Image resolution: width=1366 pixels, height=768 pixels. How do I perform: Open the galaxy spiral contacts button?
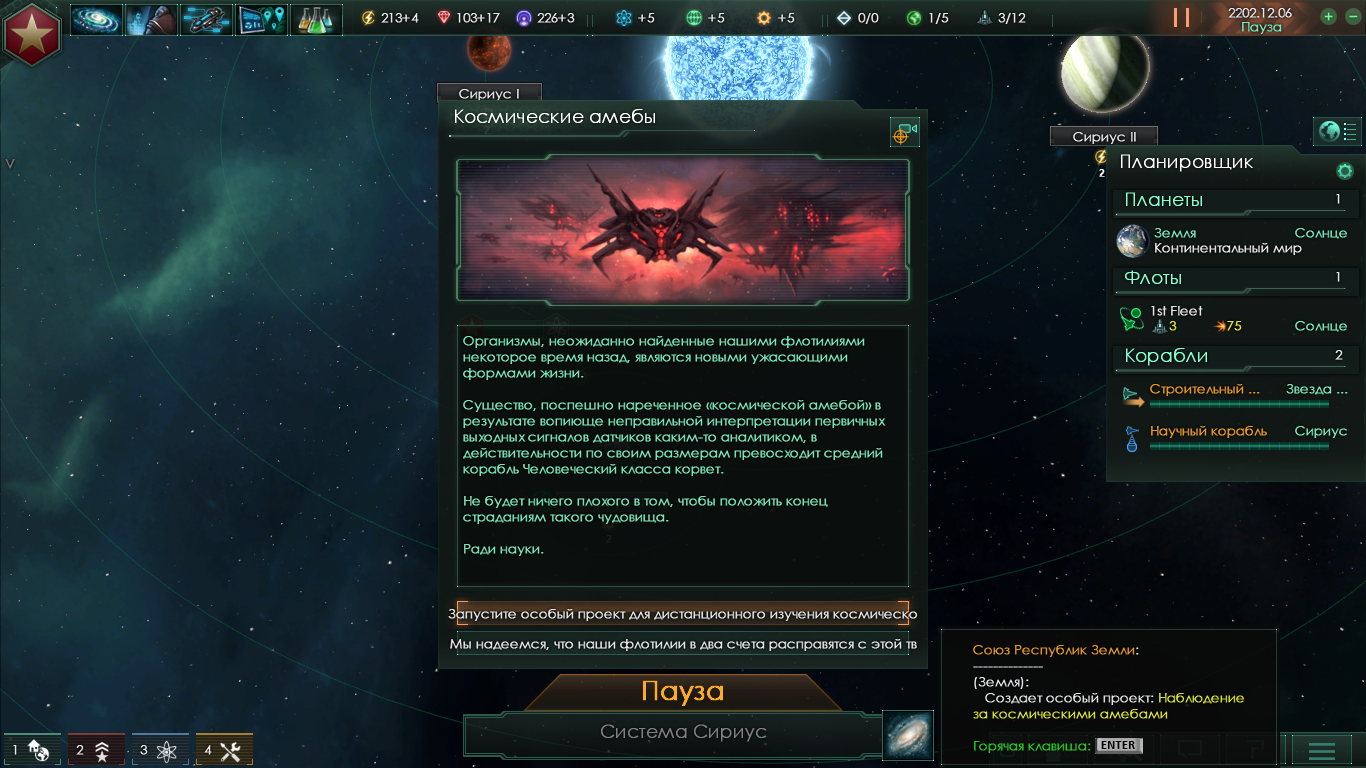coord(96,19)
